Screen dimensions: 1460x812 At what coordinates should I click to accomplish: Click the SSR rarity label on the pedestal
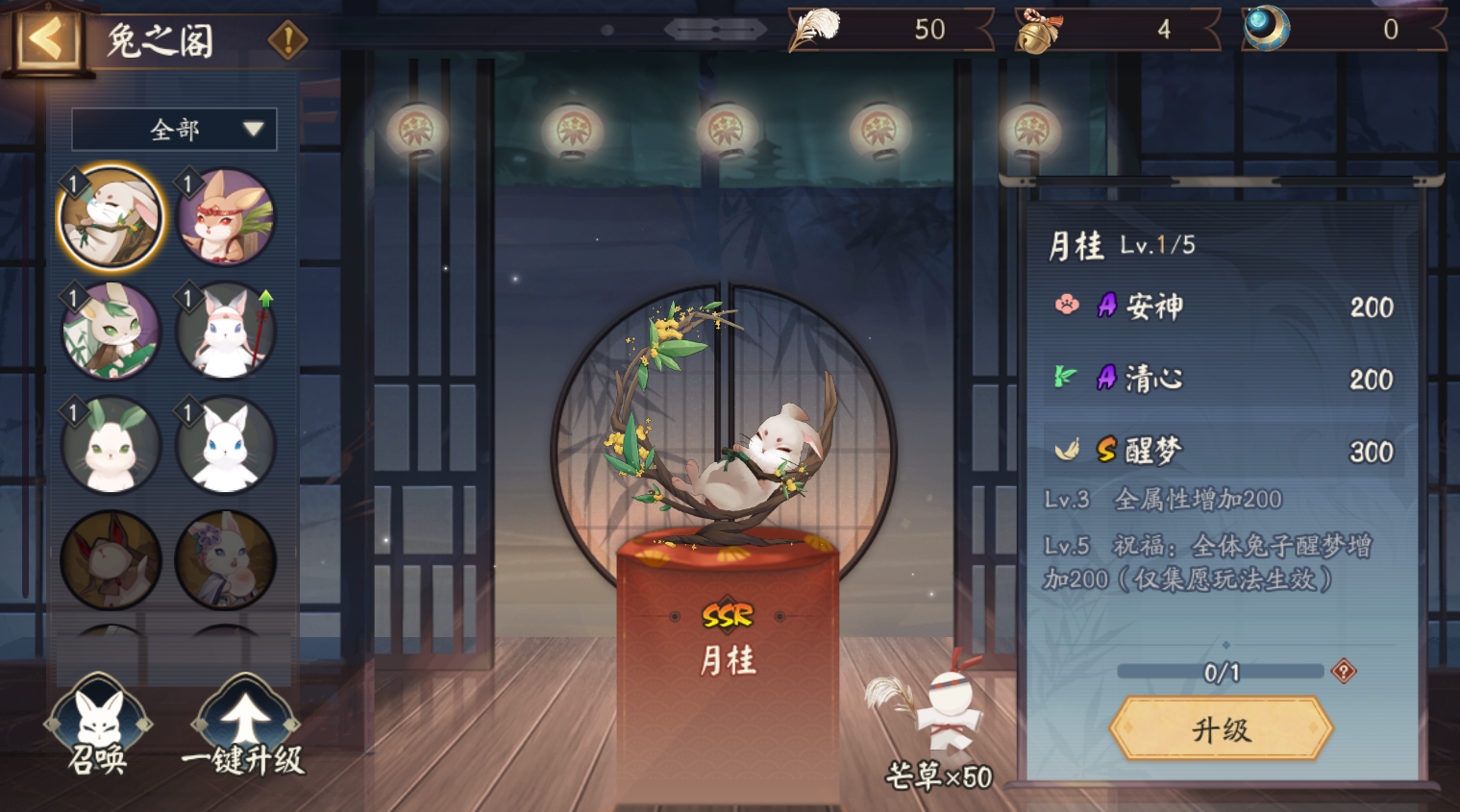[x=730, y=616]
